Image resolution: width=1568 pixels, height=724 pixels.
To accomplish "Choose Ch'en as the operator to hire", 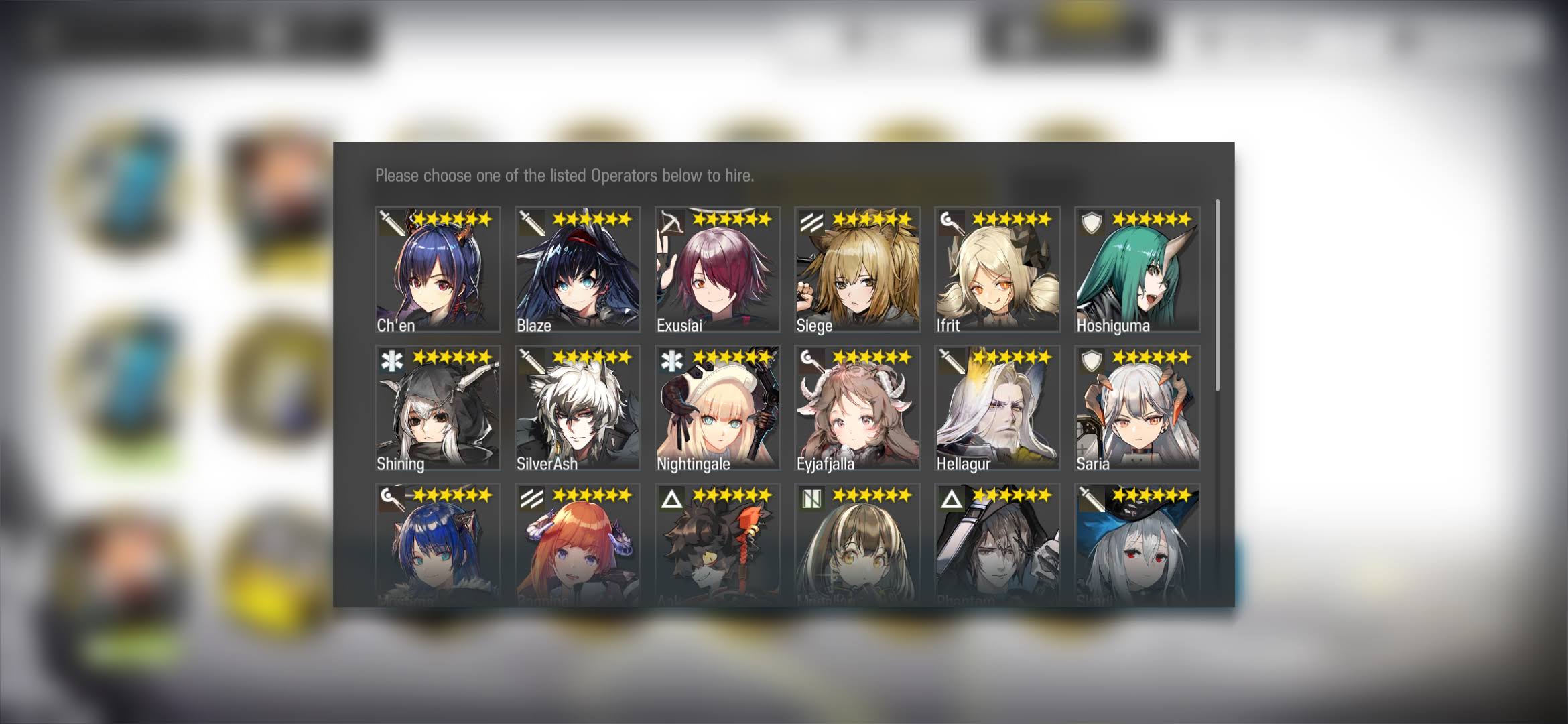I will pyautogui.click(x=438, y=269).
